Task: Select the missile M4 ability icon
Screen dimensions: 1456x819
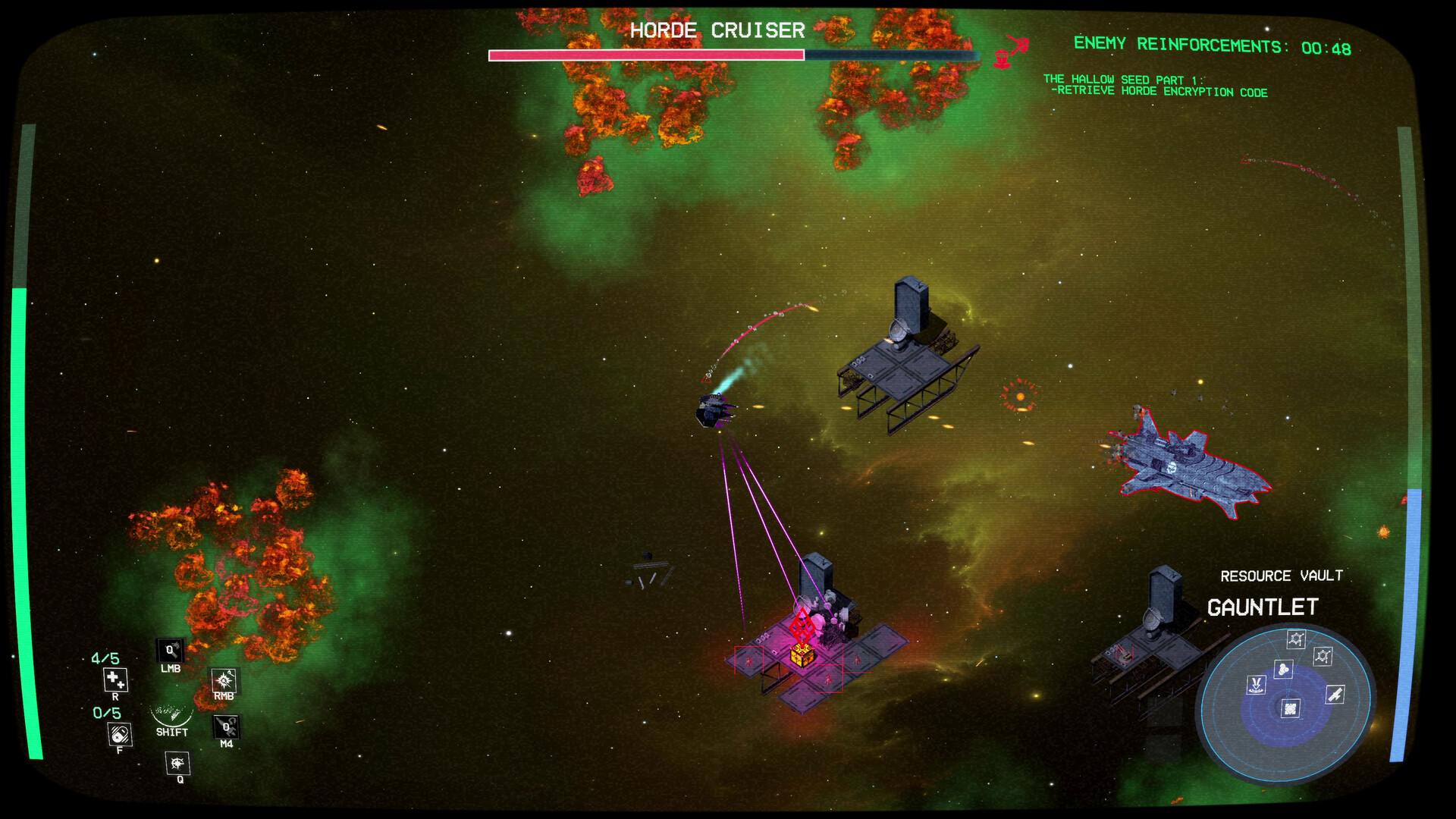Action: pyautogui.click(x=226, y=726)
